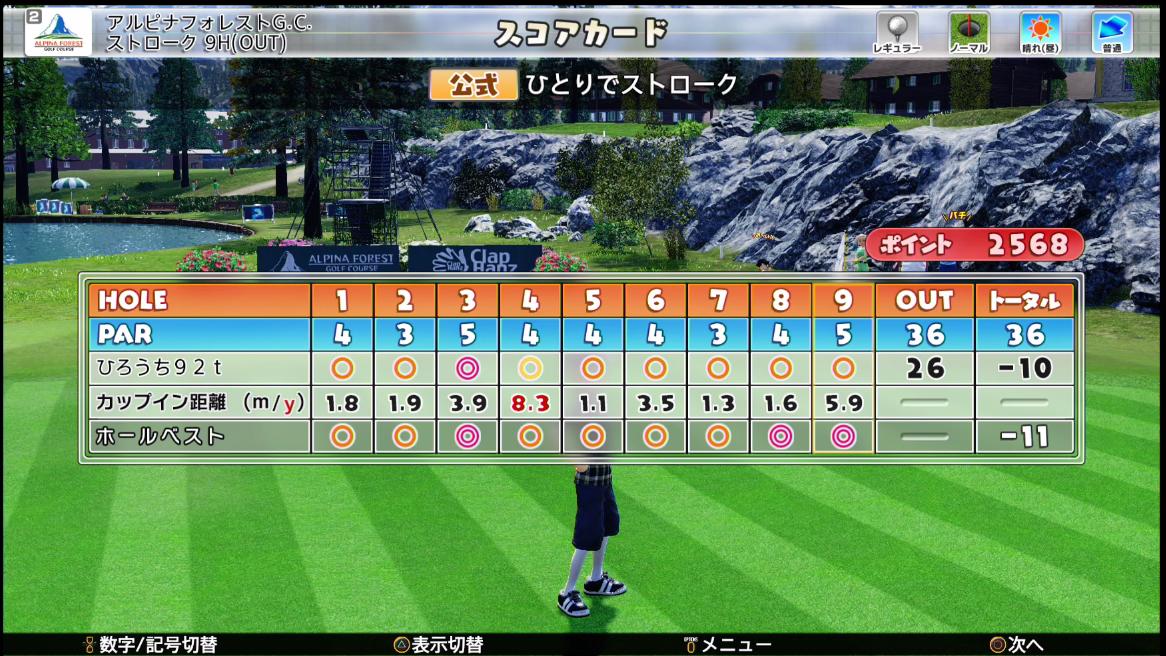
Task: Open the Alpina Forest course logo
Action: [x=59, y=32]
